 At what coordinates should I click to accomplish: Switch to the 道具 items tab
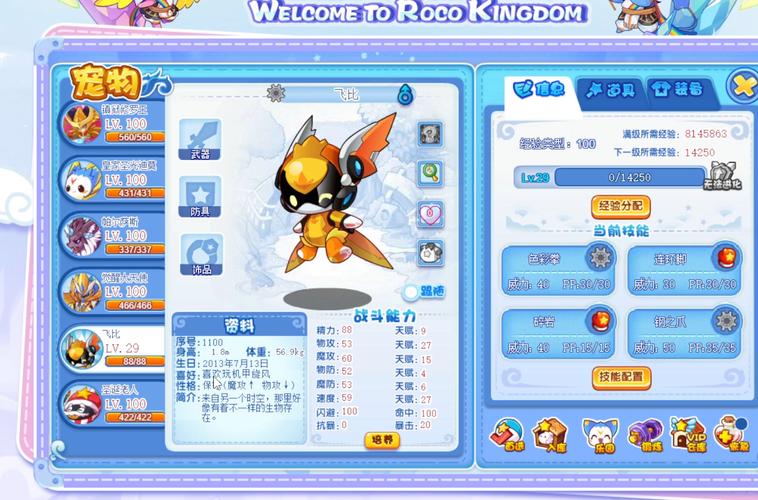click(x=611, y=89)
